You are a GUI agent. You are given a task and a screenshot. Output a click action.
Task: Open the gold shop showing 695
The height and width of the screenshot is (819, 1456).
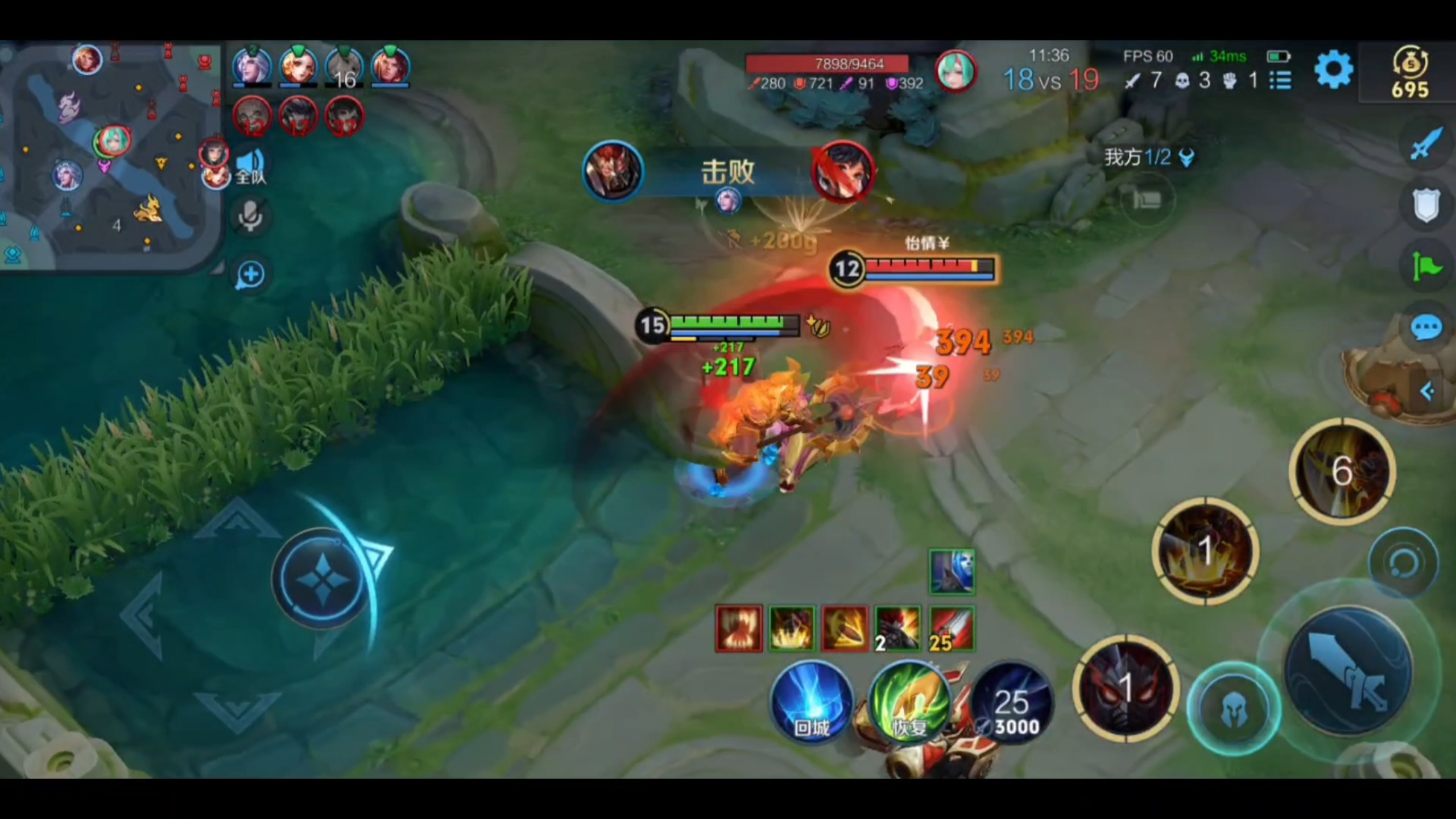click(x=1409, y=72)
